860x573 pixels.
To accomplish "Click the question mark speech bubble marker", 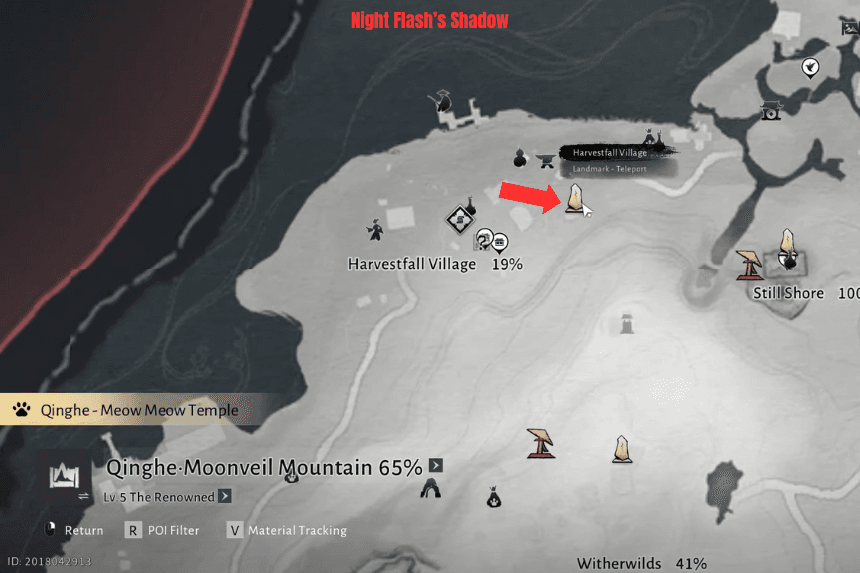I will (484, 238).
